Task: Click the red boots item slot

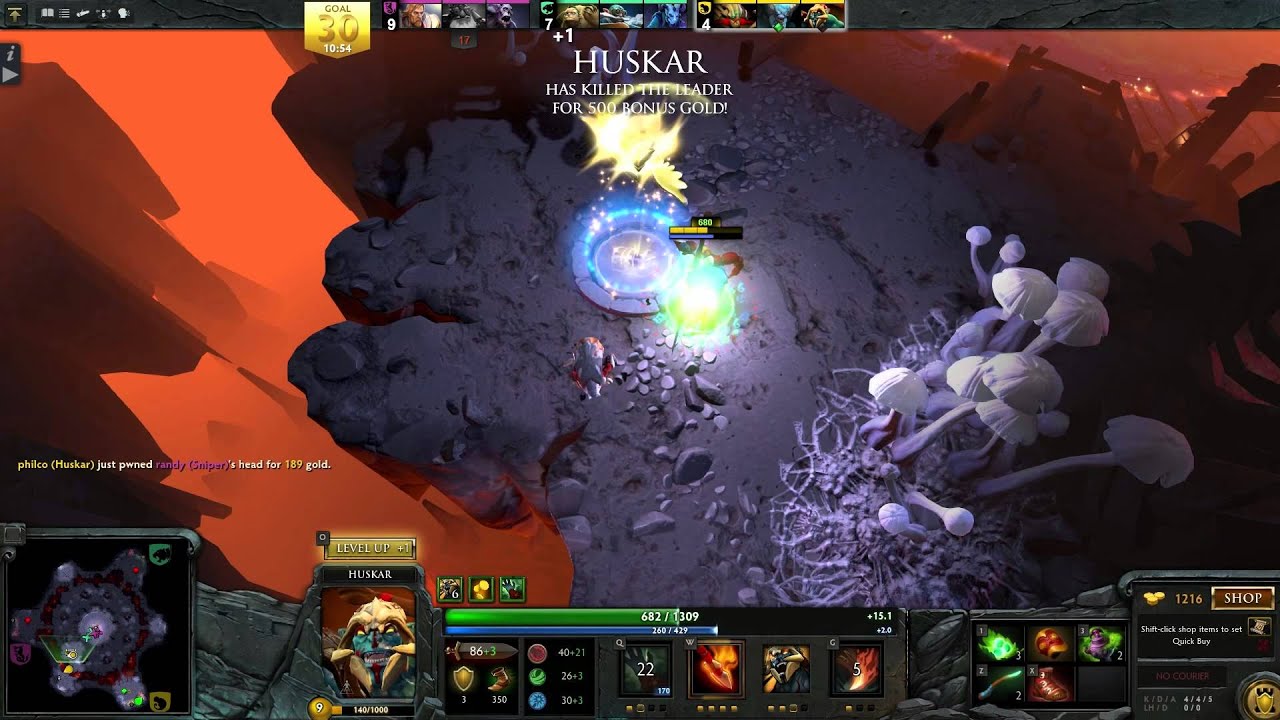Action: pyautogui.click(x=1048, y=684)
